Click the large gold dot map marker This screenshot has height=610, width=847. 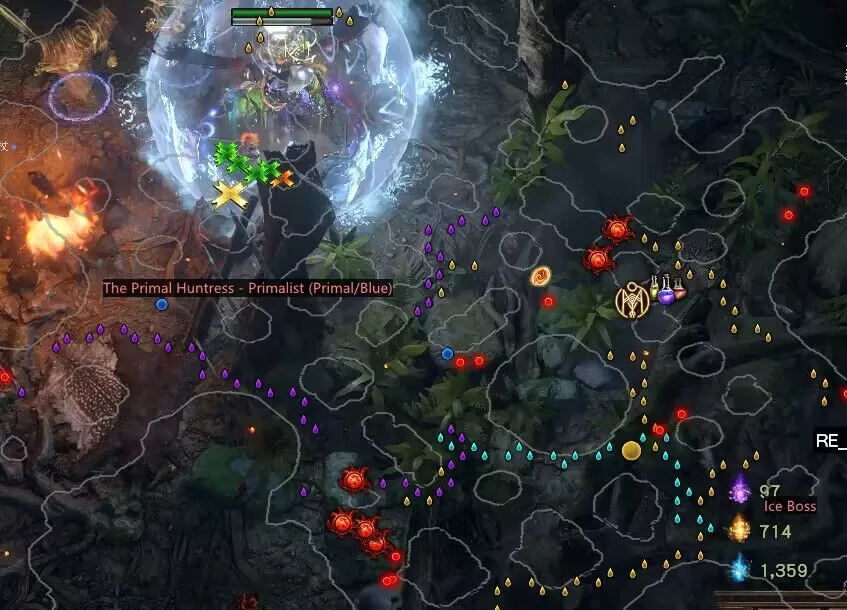pyautogui.click(x=631, y=450)
